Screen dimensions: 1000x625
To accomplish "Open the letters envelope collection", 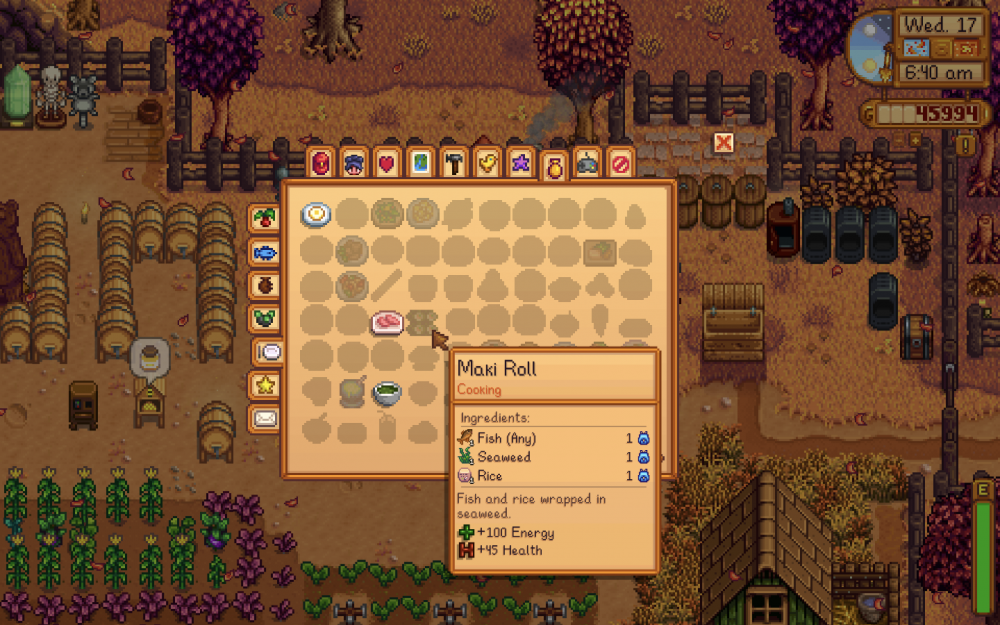I will [265, 417].
